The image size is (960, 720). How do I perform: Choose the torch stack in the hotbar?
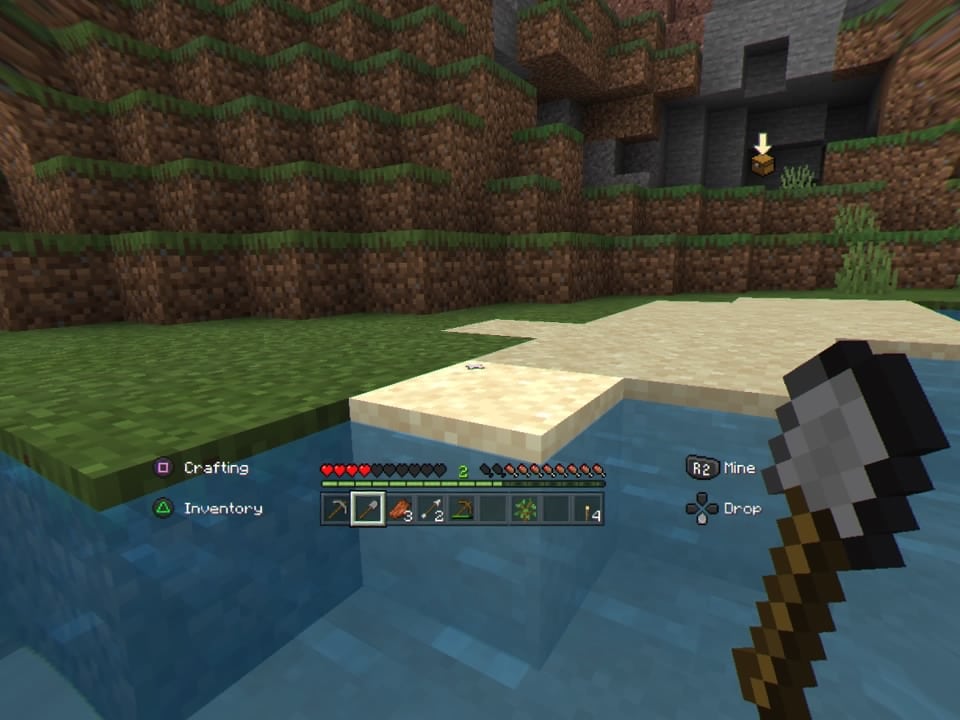pos(587,509)
